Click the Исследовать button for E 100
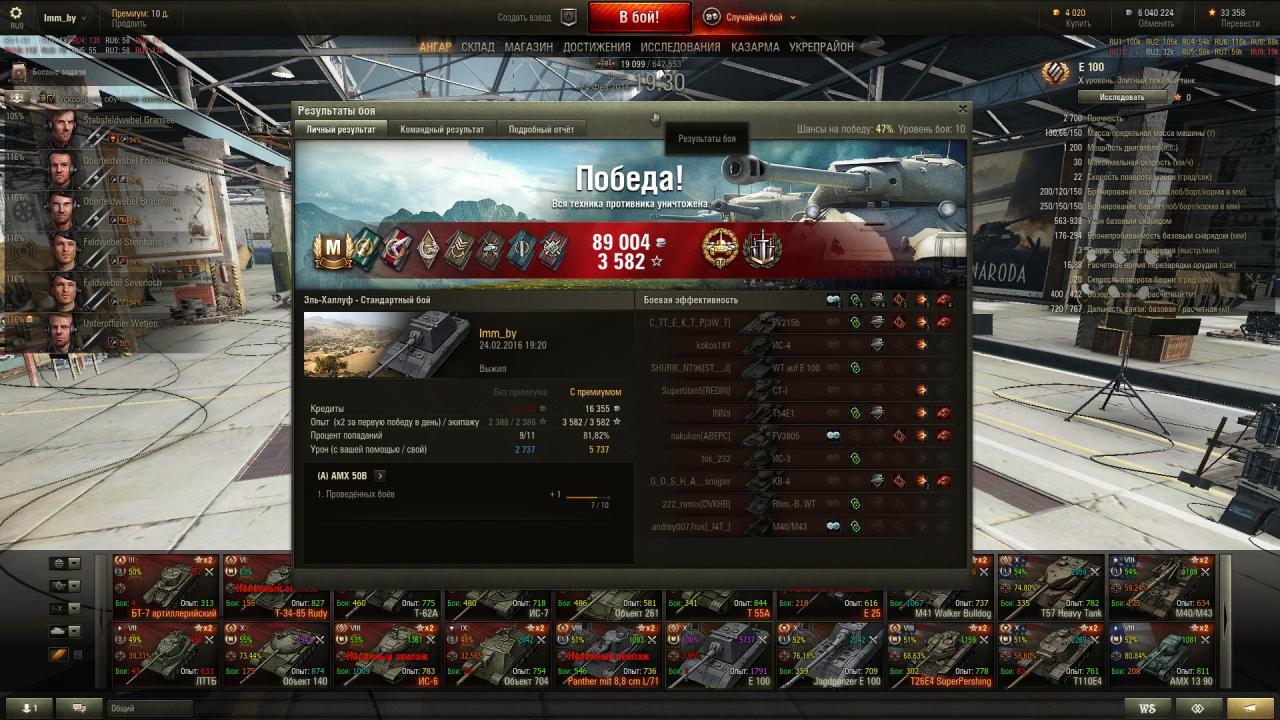 pos(1122,97)
